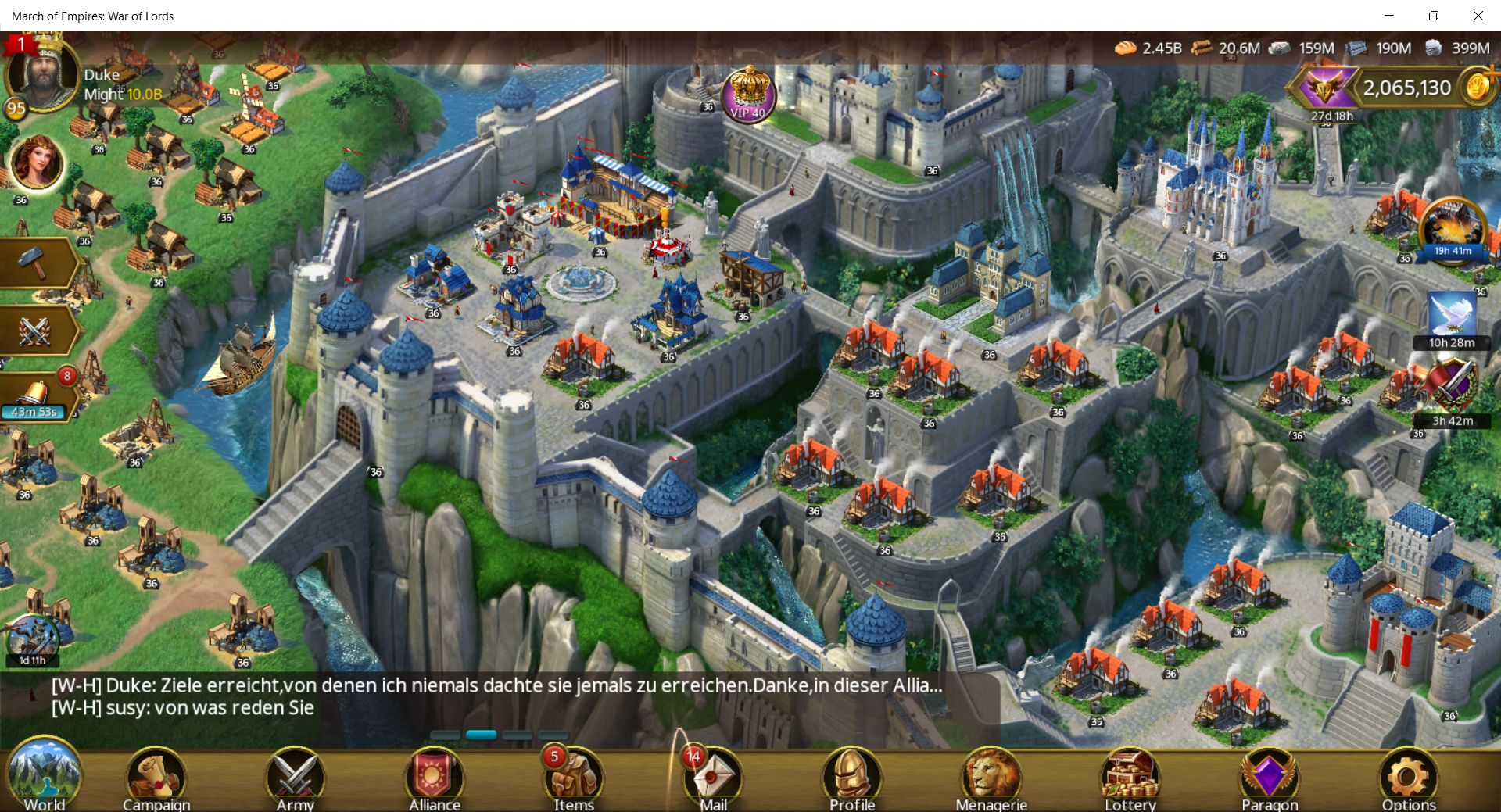
Task: Add gold using the coin plus button
Action: pyautogui.click(x=1480, y=85)
